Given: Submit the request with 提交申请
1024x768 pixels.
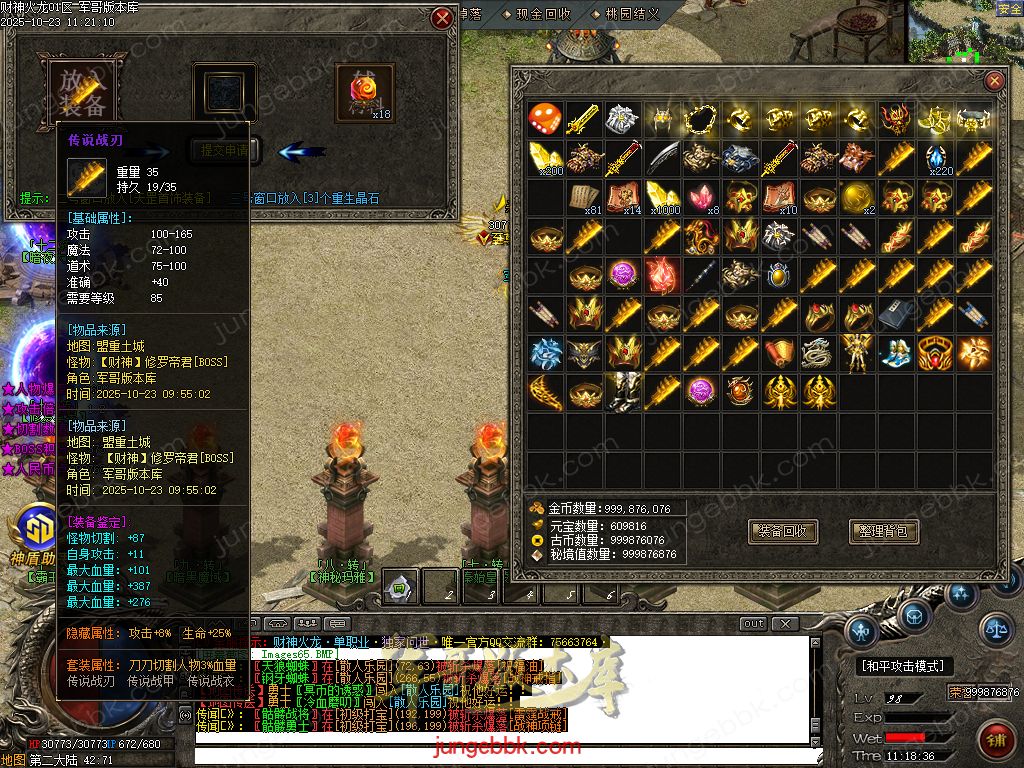Looking at the screenshot, I should point(225,150).
